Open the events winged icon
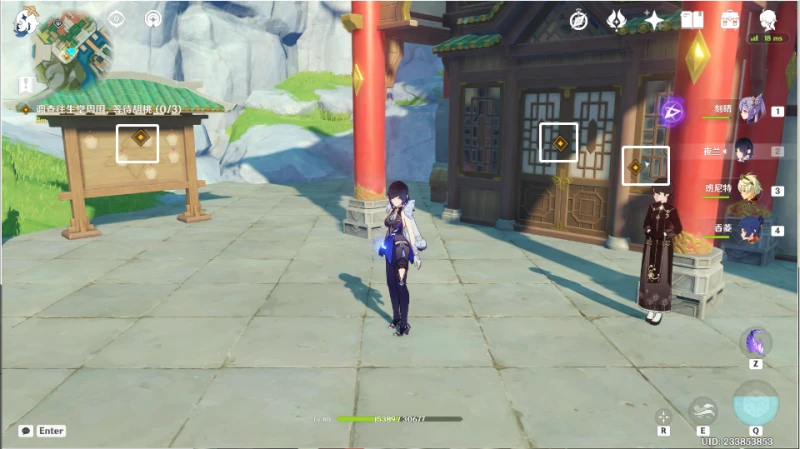Screen dimensions: 800x449 tap(617, 20)
